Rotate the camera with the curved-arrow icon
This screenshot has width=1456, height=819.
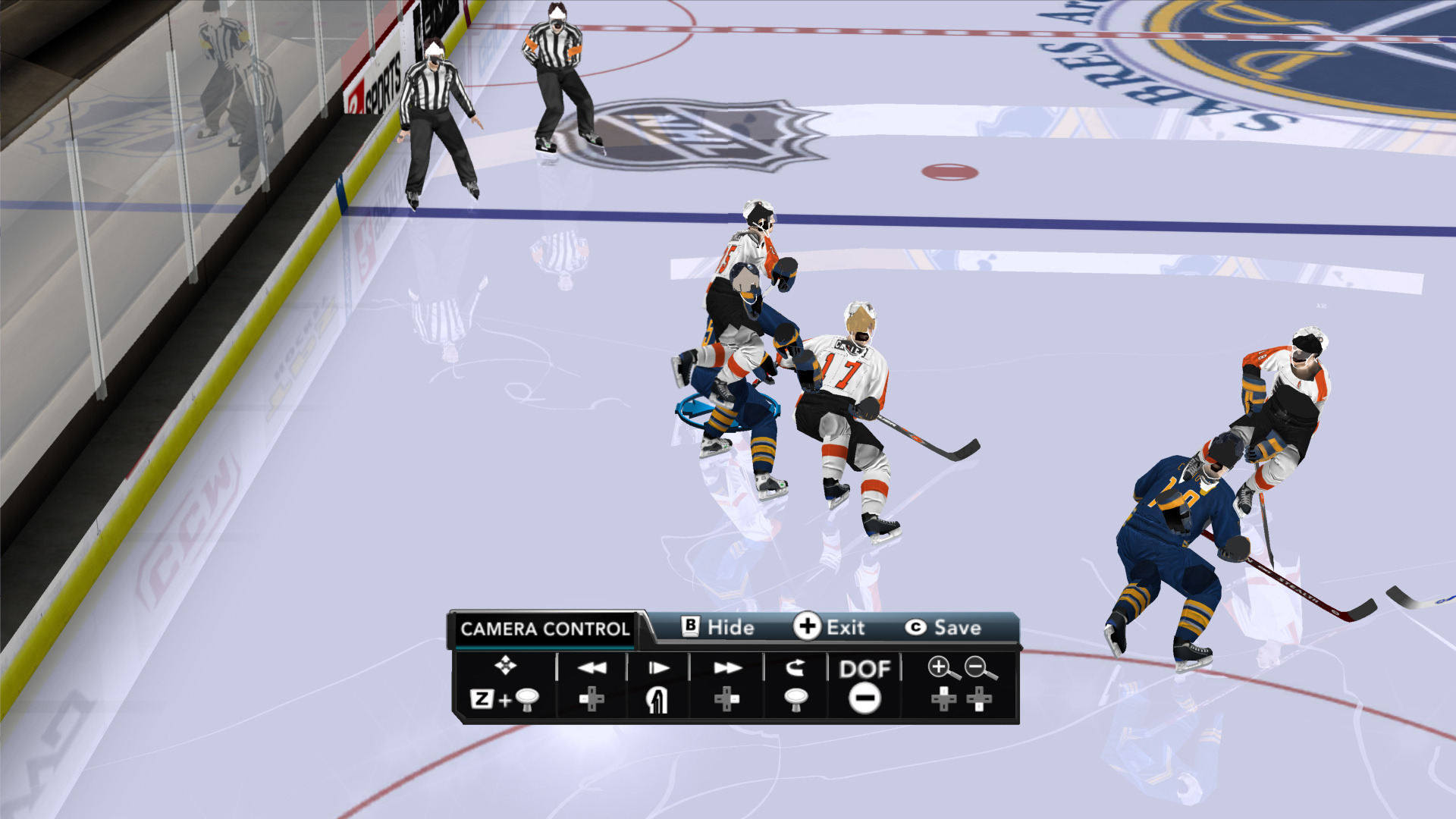click(x=795, y=668)
